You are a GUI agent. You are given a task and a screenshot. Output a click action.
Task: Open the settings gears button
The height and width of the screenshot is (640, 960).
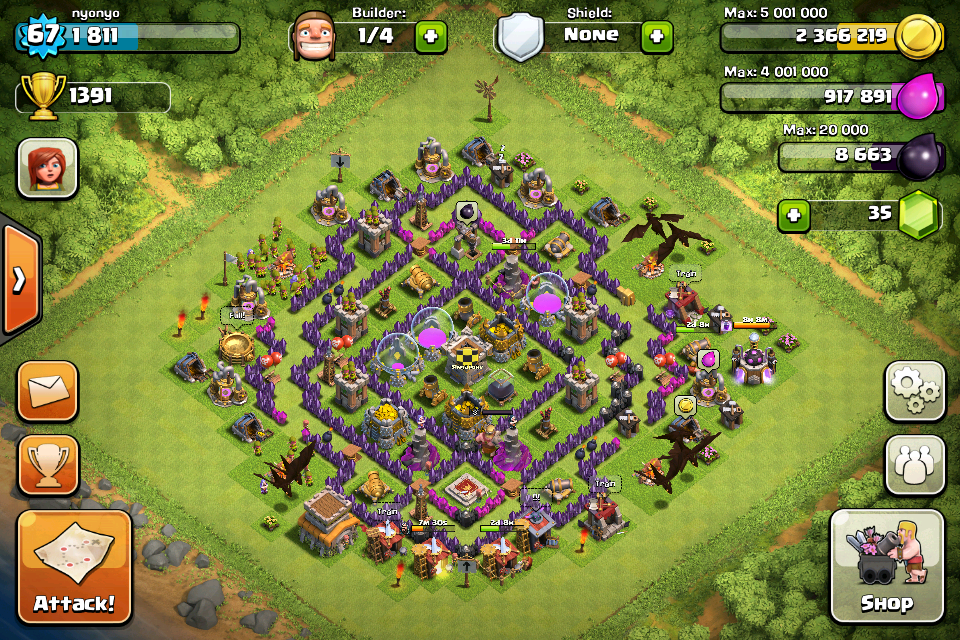click(914, 391)
